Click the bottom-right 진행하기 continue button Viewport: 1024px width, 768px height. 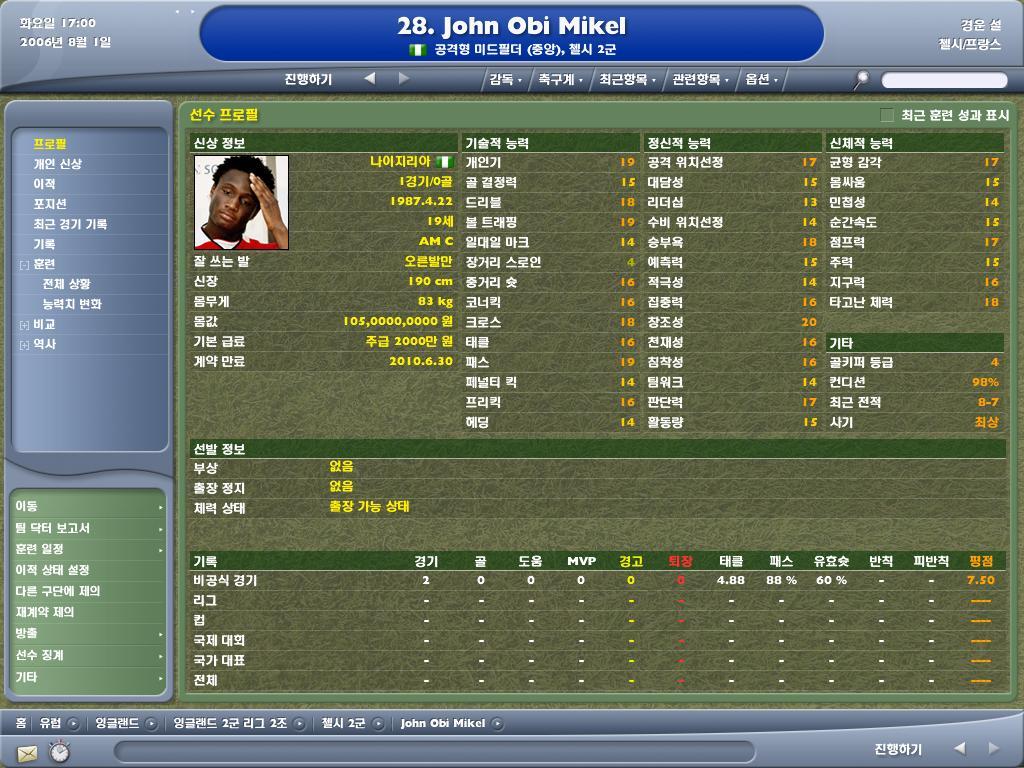tap(897, 749)
